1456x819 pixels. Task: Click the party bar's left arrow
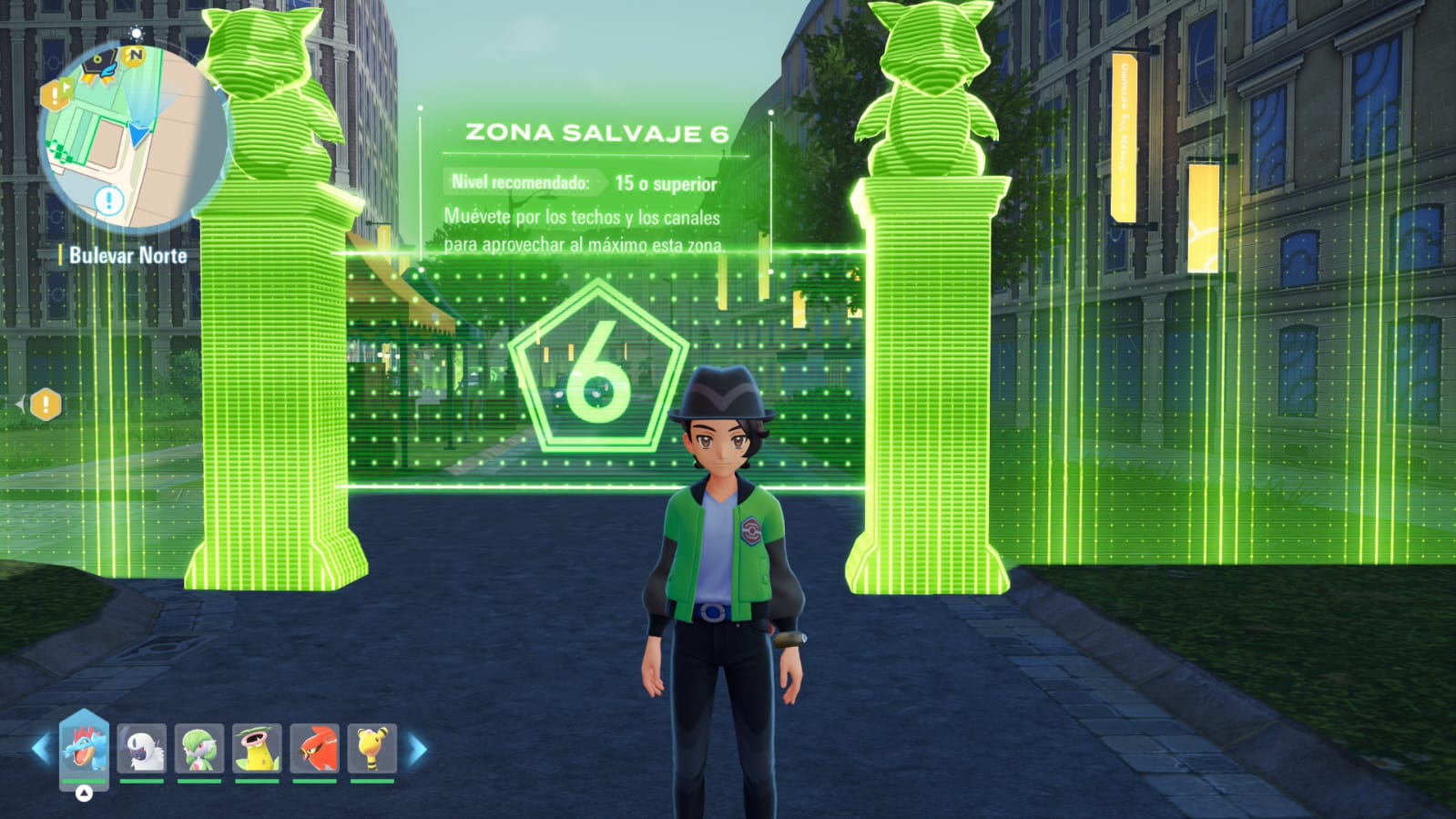tap(41, 750)
